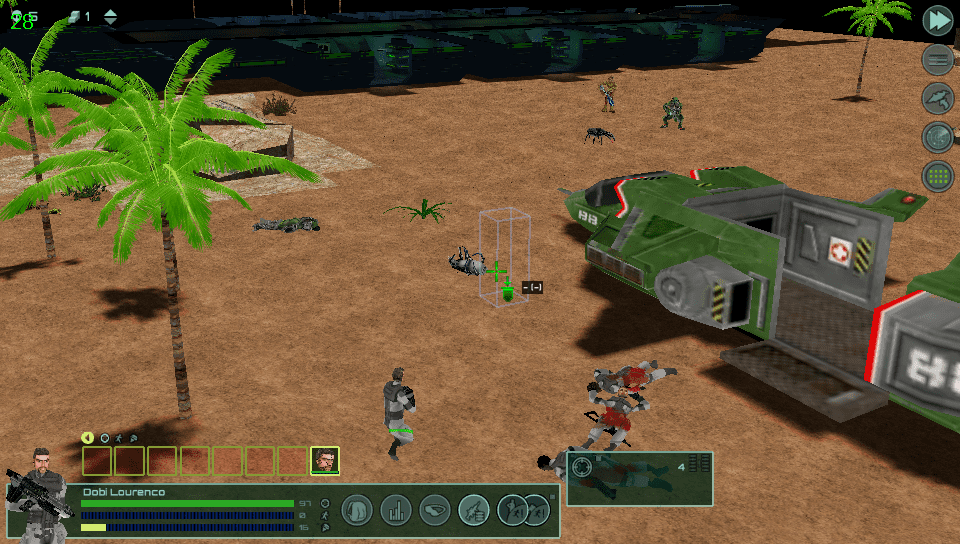This screenshot has width=960, height=544.
Task: Raise the view level with up arrow
Action: coord(110,12)
